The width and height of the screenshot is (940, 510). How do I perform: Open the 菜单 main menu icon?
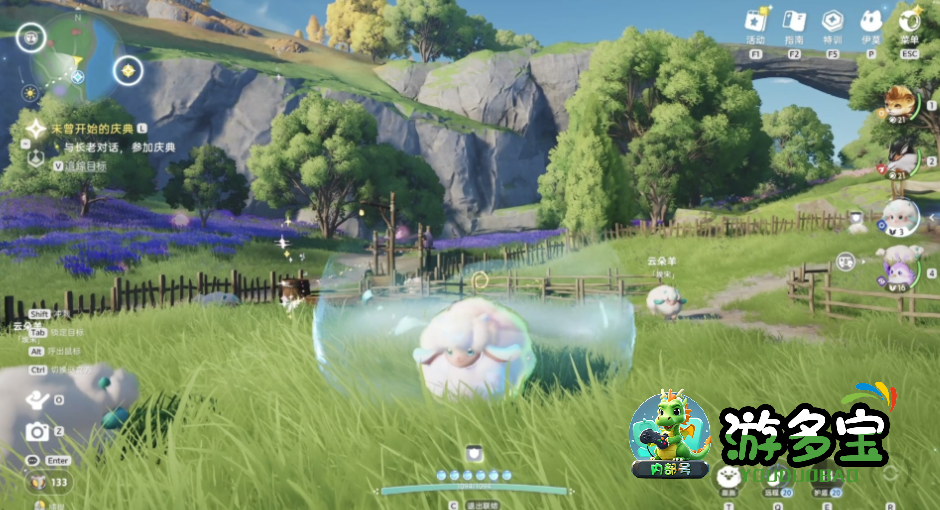tap(910, 19)
